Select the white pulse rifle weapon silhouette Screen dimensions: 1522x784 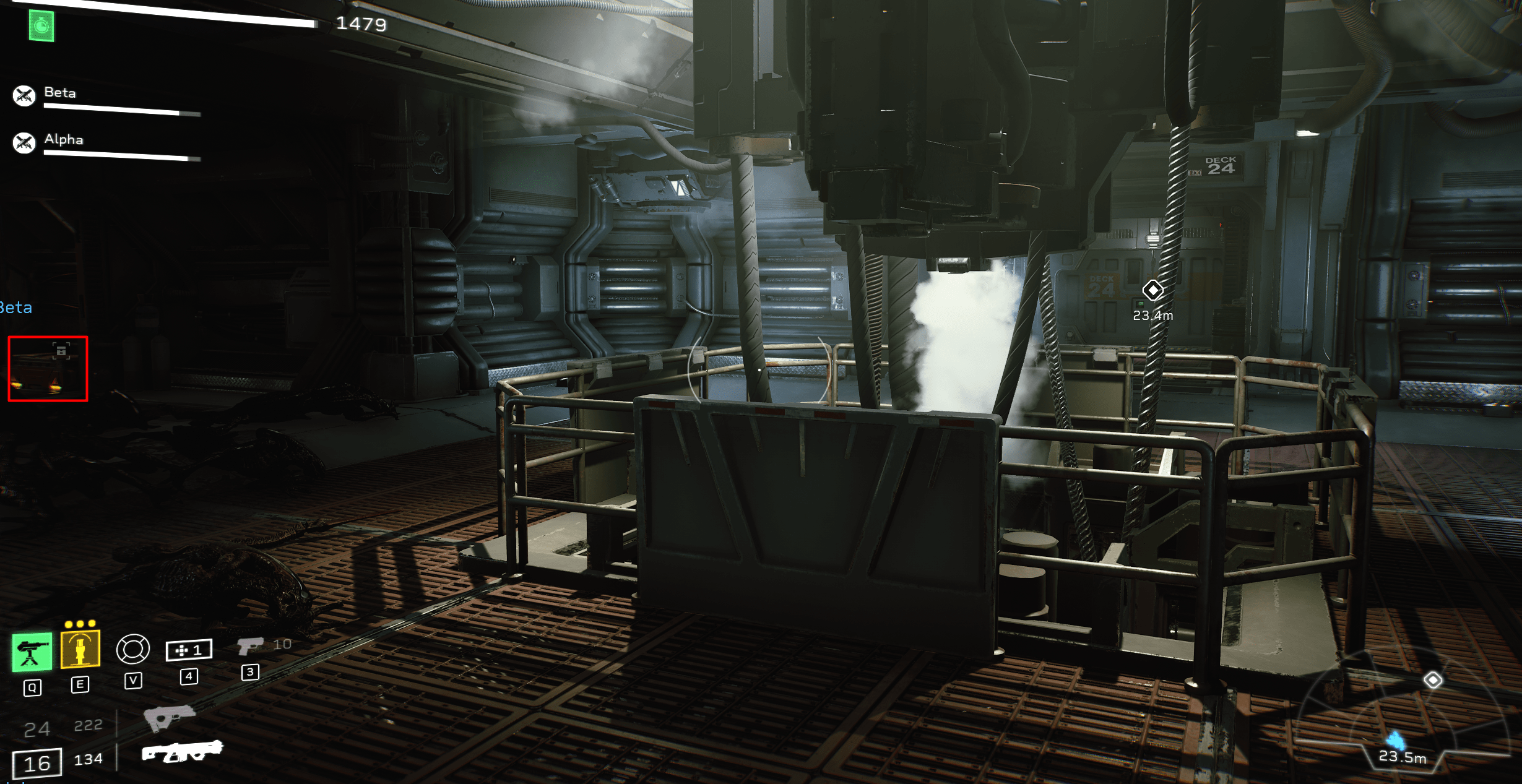183,754
